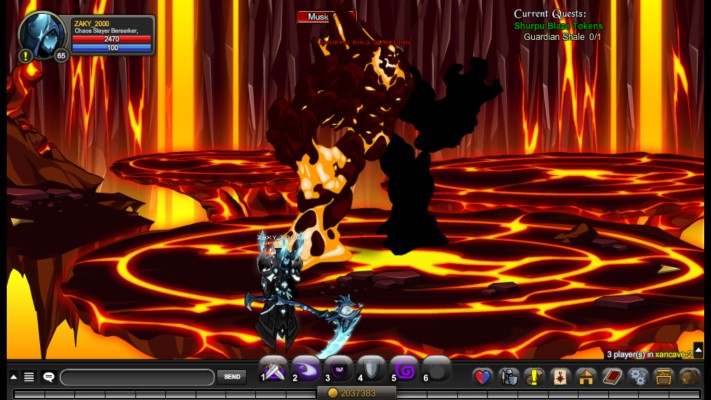Image resolution: width=711 pixels, height=400 pixels.
Task: Activate skill 5 purple spiral ability
Action: tap(404, 368)
